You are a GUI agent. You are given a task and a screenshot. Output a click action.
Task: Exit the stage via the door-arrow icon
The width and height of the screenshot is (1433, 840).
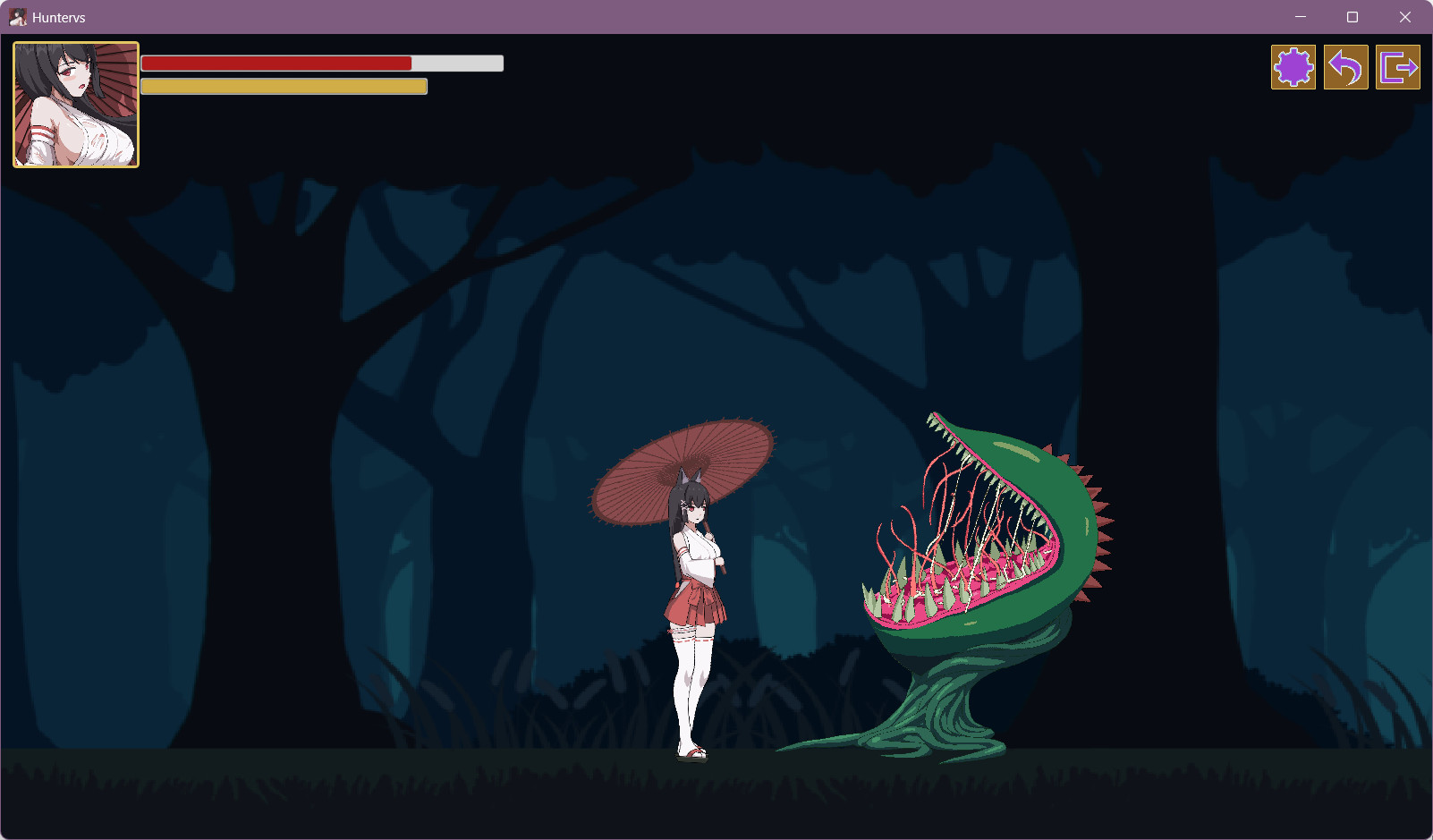tap(1398, 67)
